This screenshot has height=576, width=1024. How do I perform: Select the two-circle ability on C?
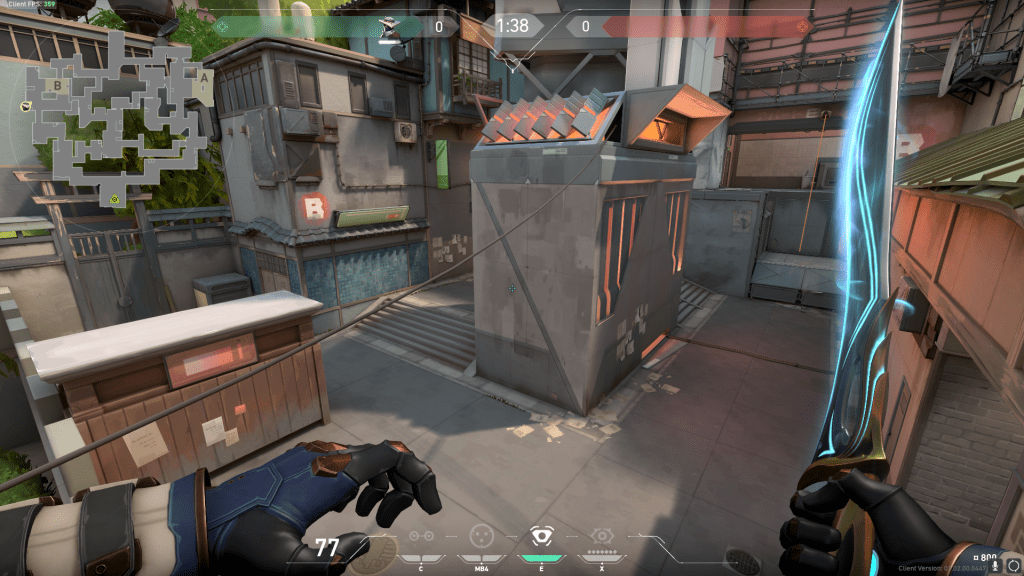(x=421, y=536)
